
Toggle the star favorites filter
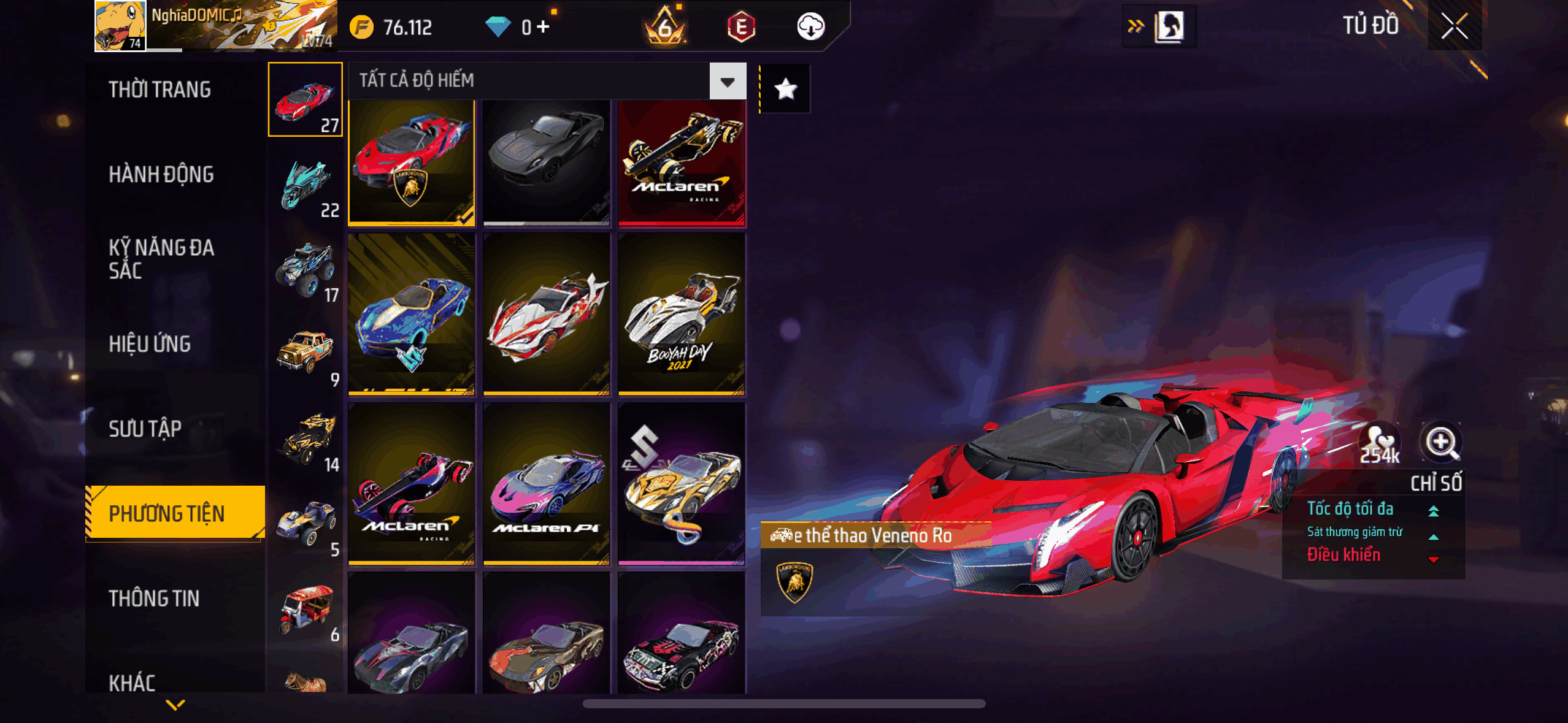tap(785, 90)
